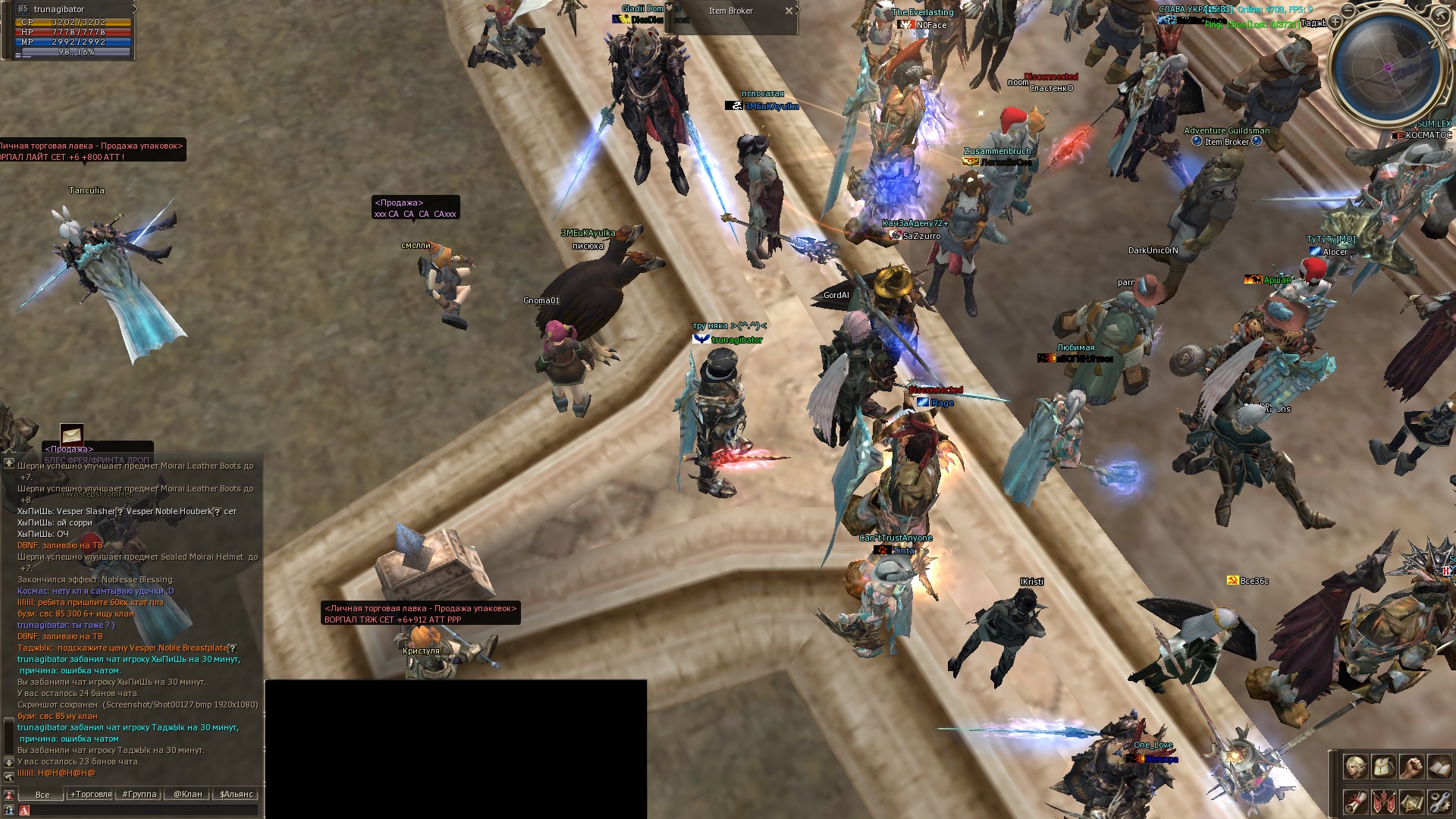Open the quest scroll icon

1355,802
